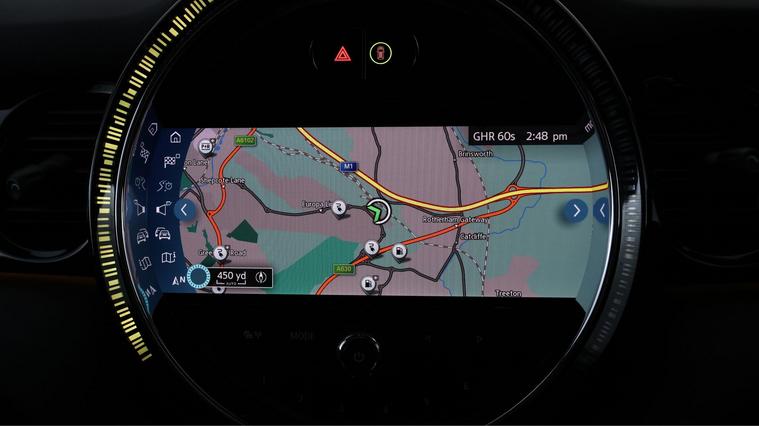The image size is (759, 426).
Task: Tap the megaphone icon in the sidebar
Action: tap(164, 210)
